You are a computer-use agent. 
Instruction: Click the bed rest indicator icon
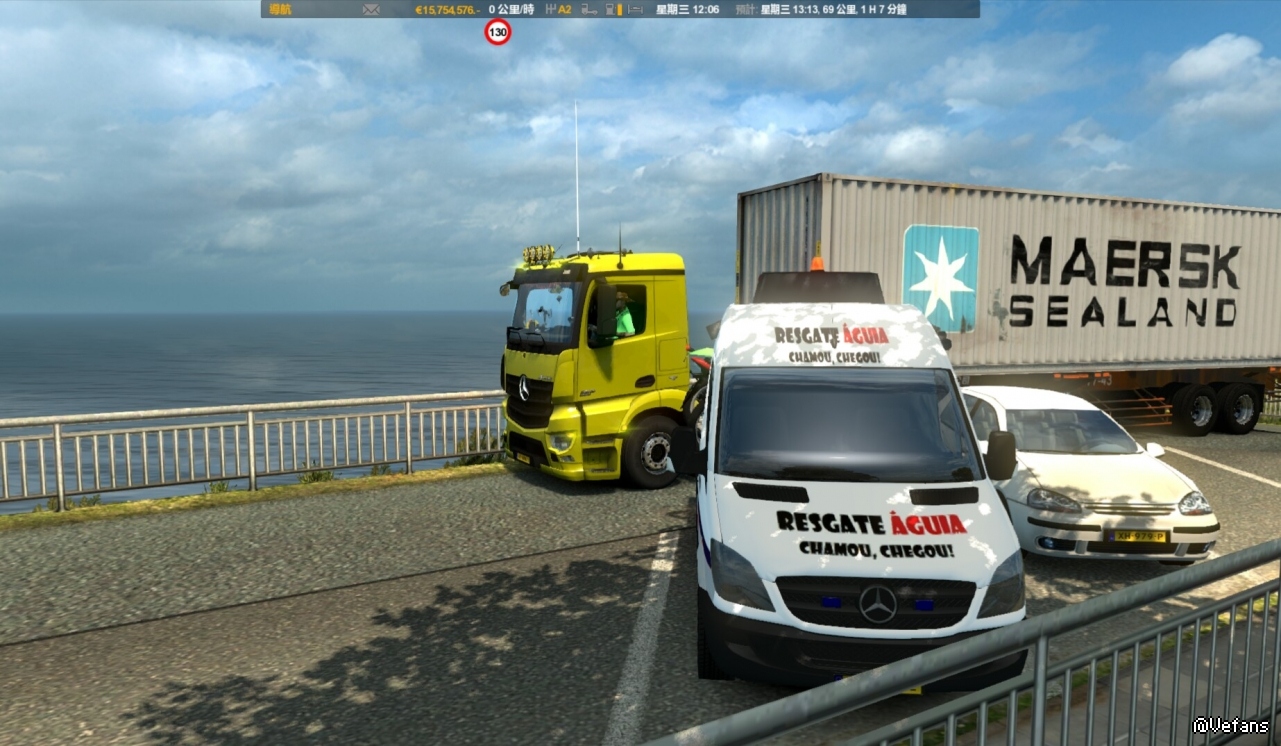pos(637,9)
